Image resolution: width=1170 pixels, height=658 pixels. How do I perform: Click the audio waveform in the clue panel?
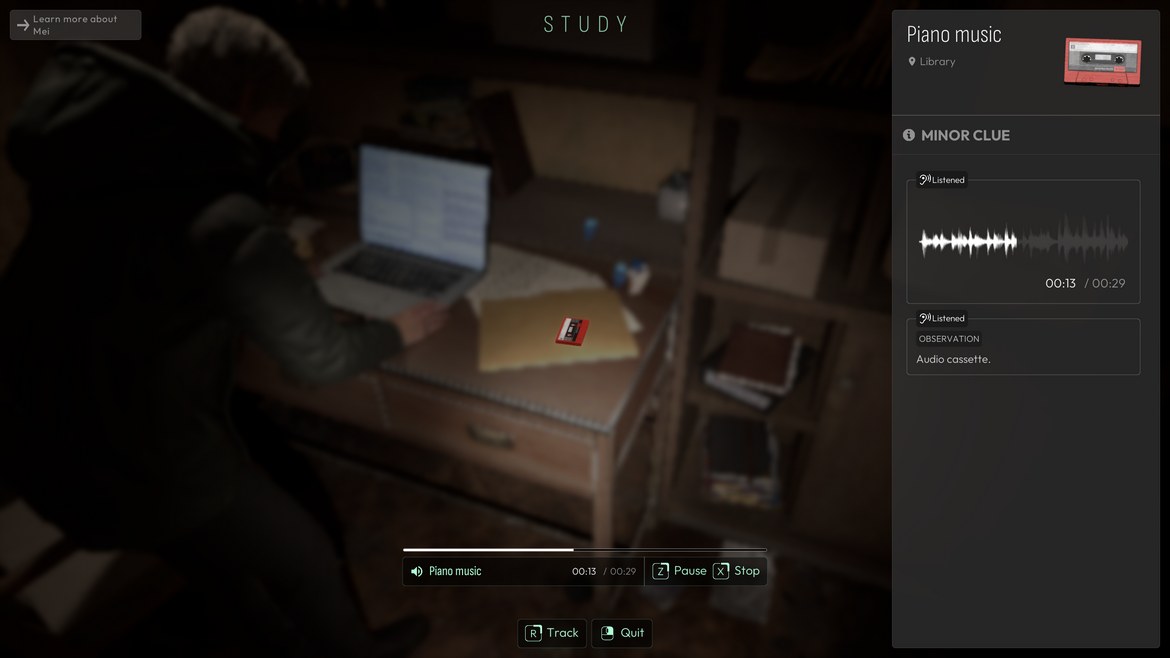(1023, 242)
